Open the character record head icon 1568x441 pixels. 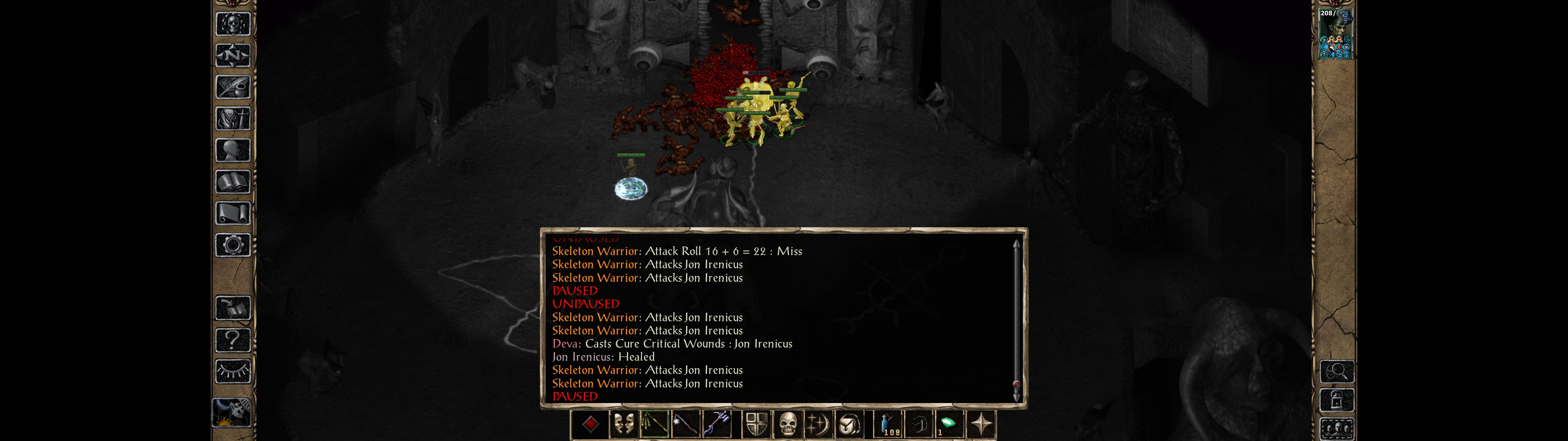click(232, 150)
